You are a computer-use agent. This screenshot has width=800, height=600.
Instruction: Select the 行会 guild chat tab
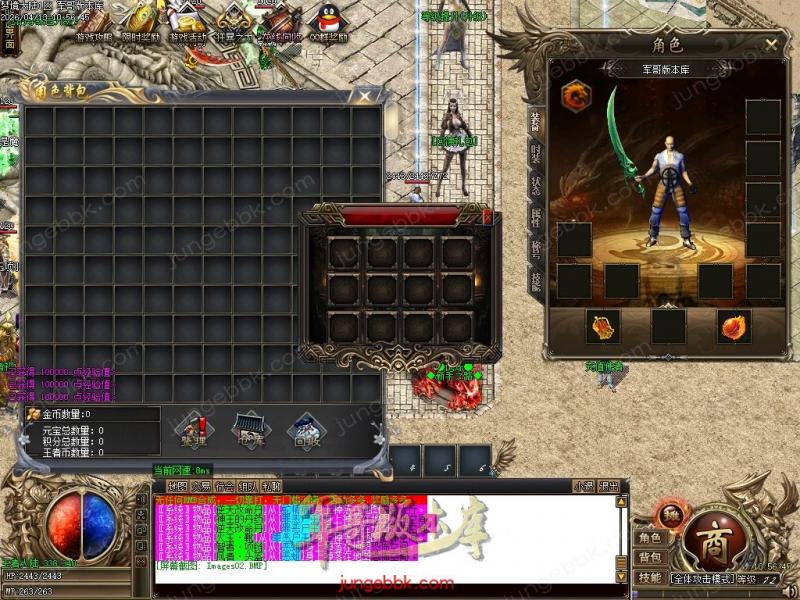point(225,486)
